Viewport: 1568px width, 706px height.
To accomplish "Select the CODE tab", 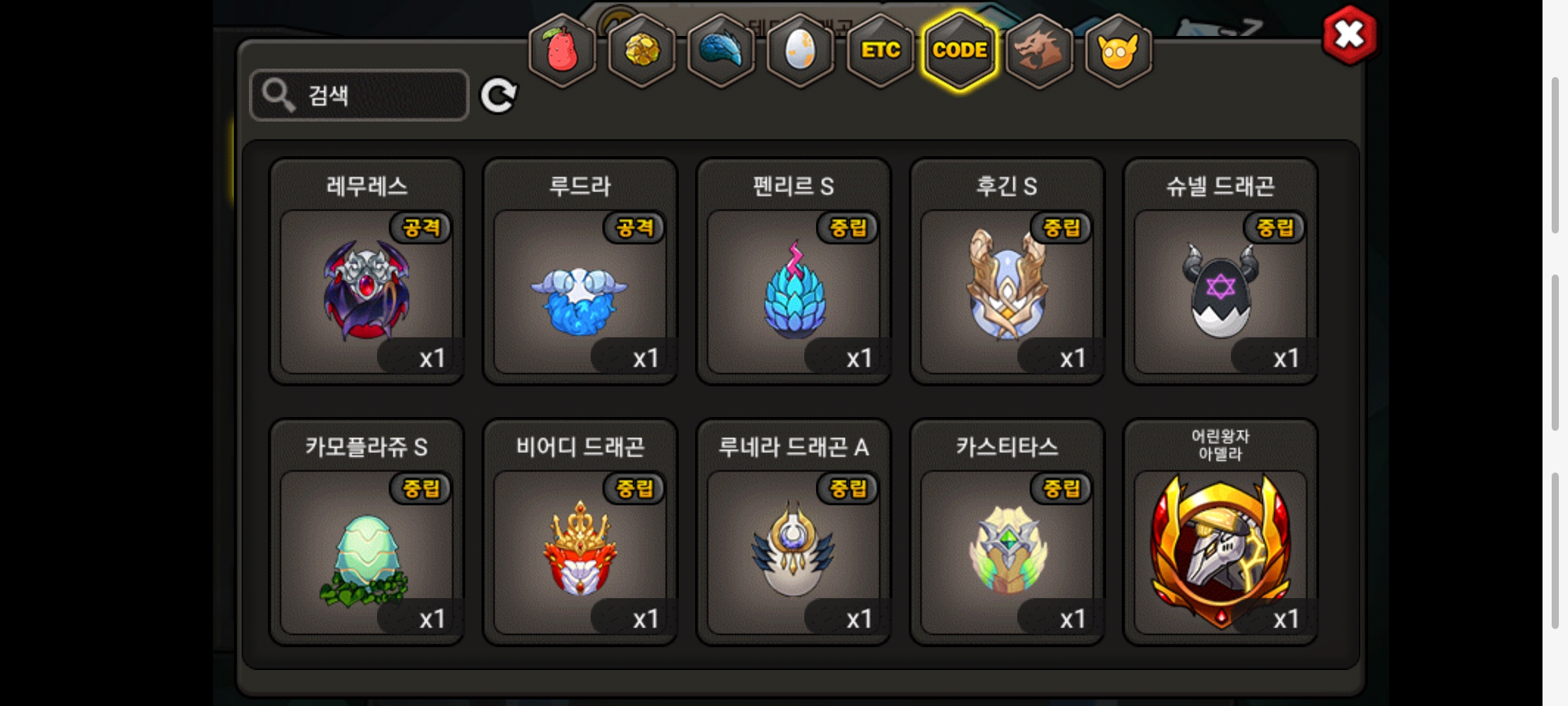I will [960, 51].
